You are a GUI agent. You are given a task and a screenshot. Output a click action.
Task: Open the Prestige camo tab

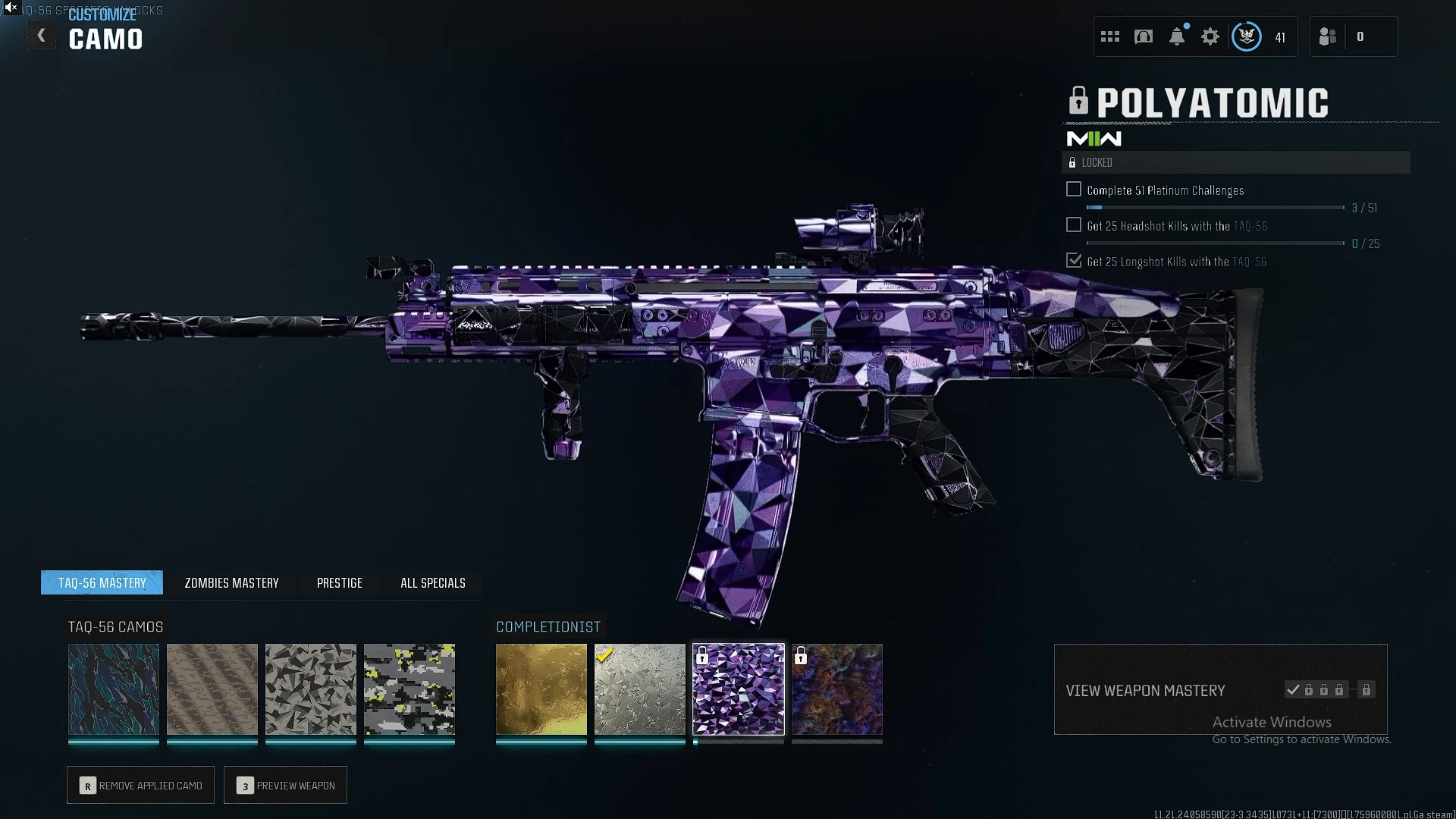pyautogui.click(x=339, y=582)
